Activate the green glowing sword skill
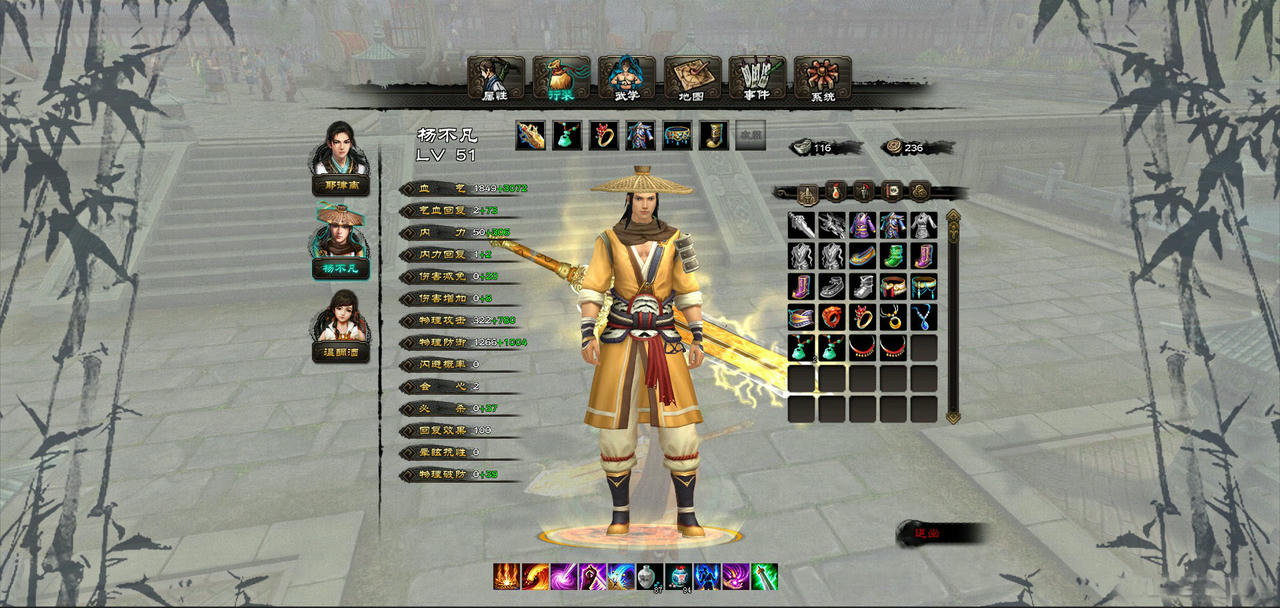 tap(765, 577)
